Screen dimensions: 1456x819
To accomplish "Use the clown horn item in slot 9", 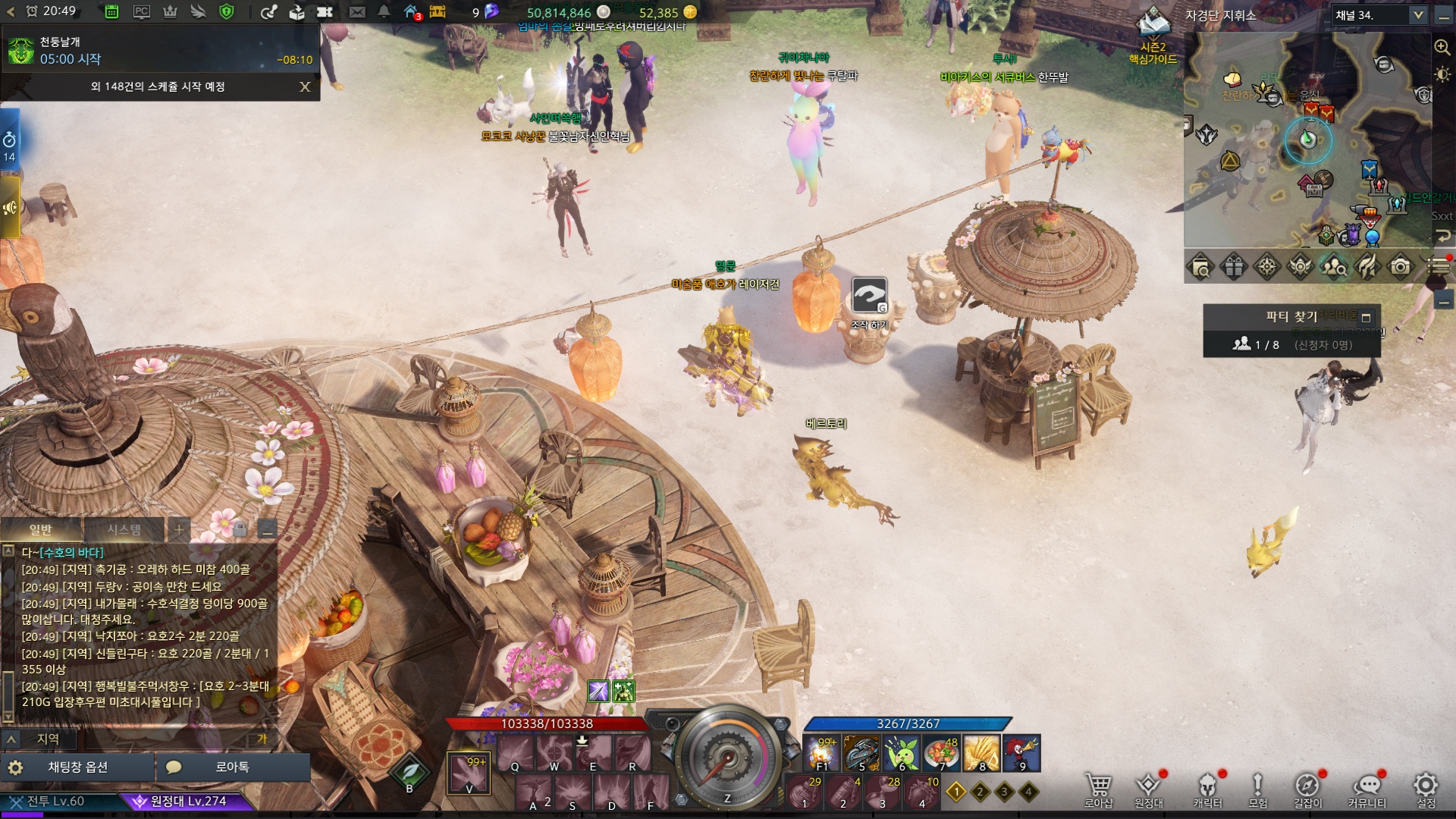I will click(1021, 752).
